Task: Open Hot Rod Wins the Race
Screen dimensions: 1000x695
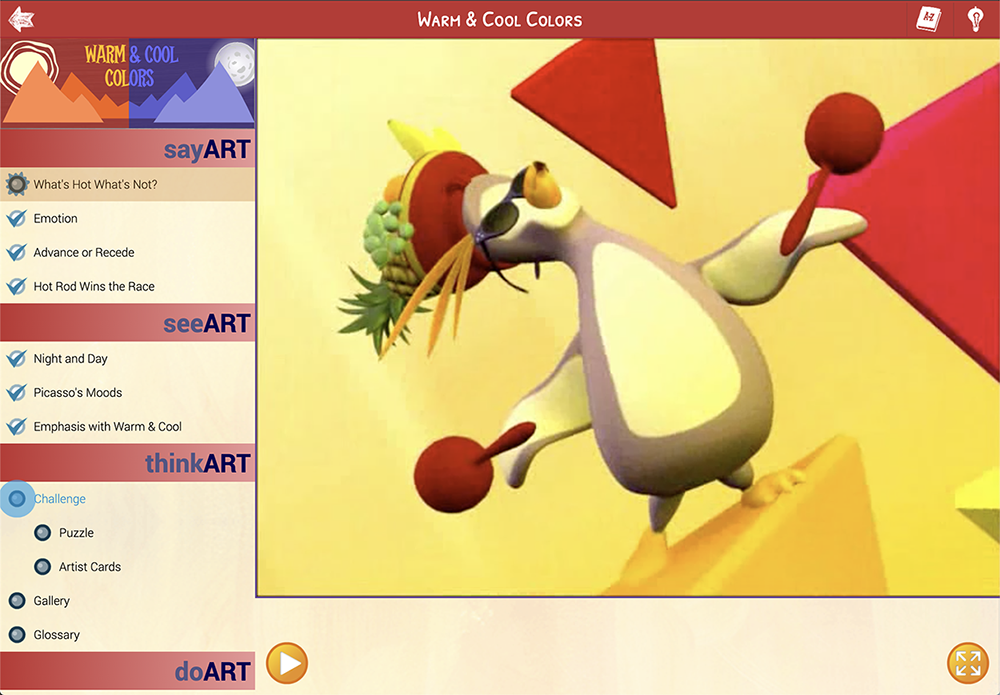Action: (x=93, y=287)
